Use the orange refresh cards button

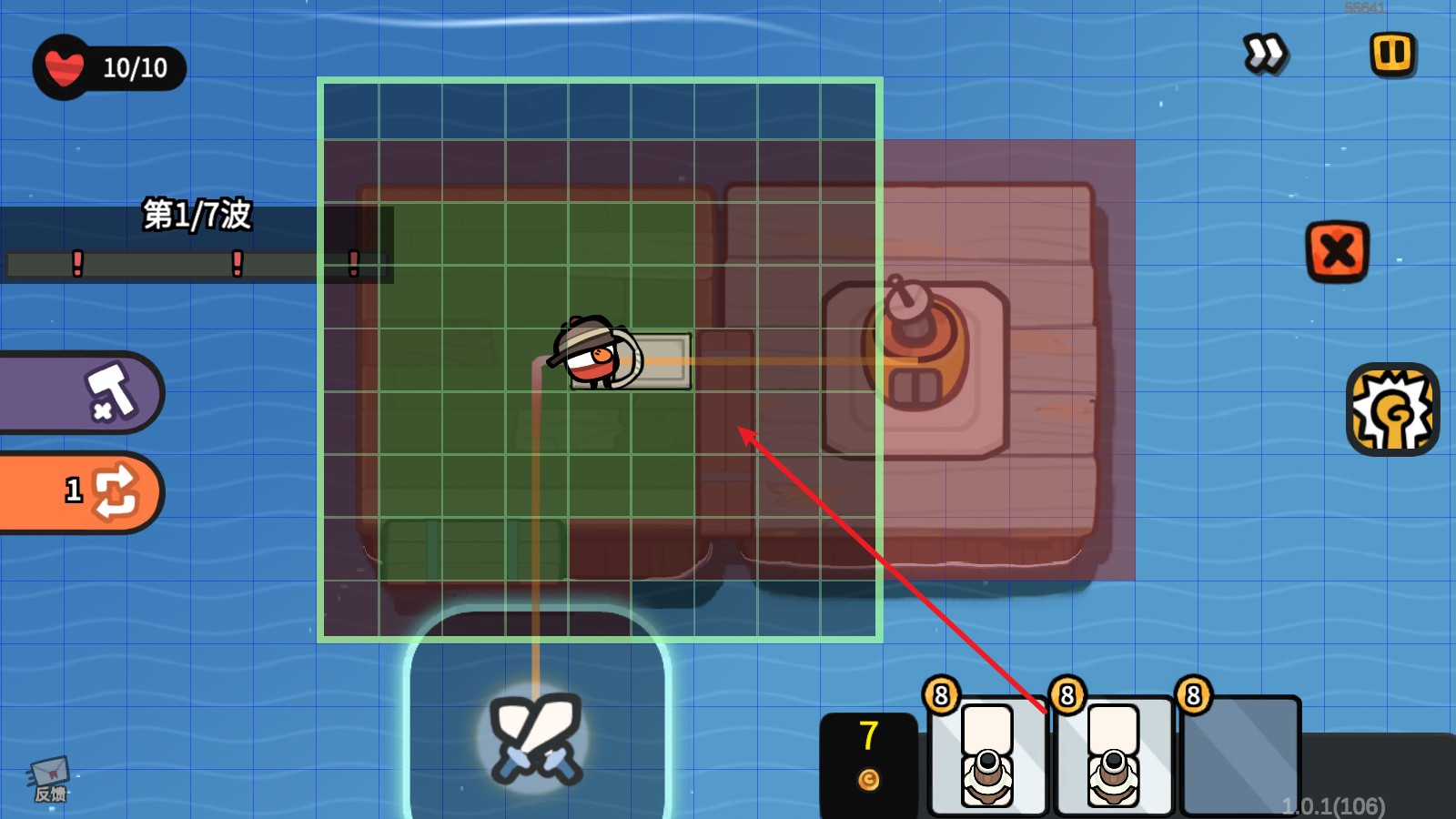point(100,491)
